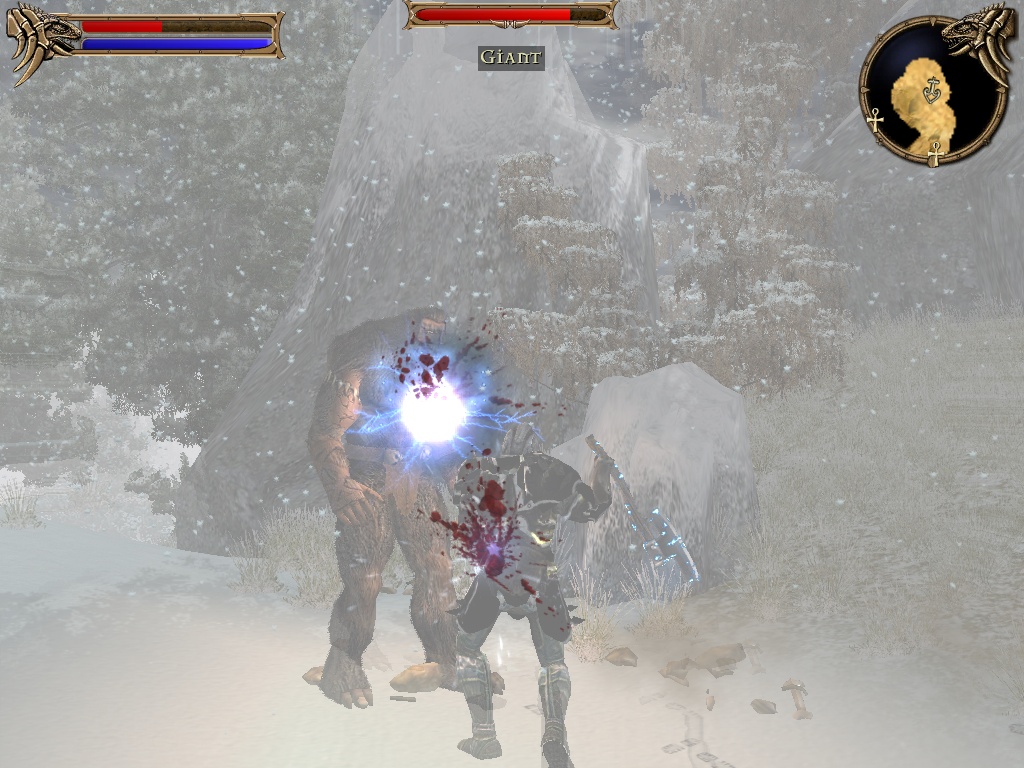Click the circular minimap compass

[x=933, y=91]
